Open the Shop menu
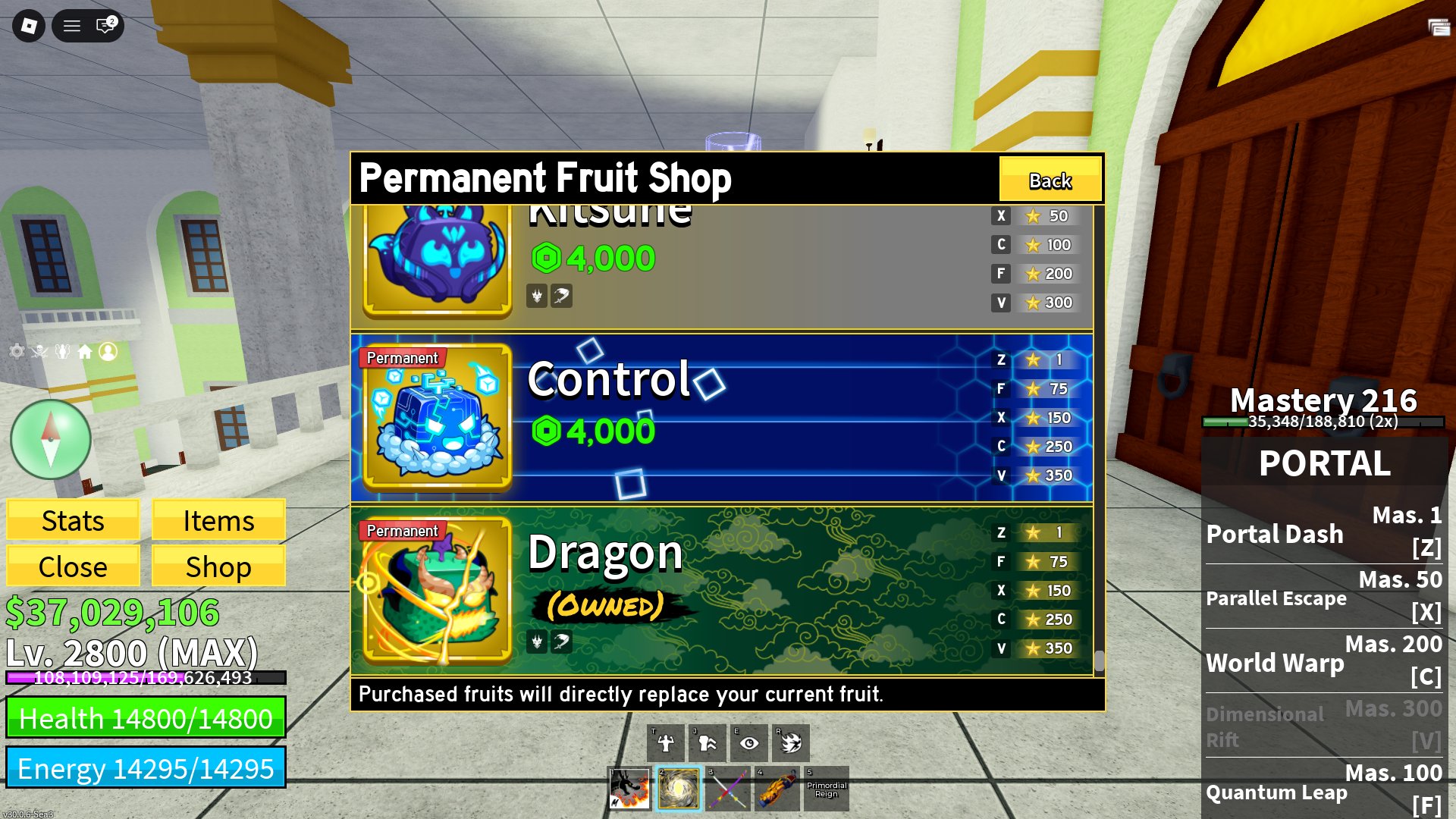Viewport: 1456px width, 819px height. (218, 566)
